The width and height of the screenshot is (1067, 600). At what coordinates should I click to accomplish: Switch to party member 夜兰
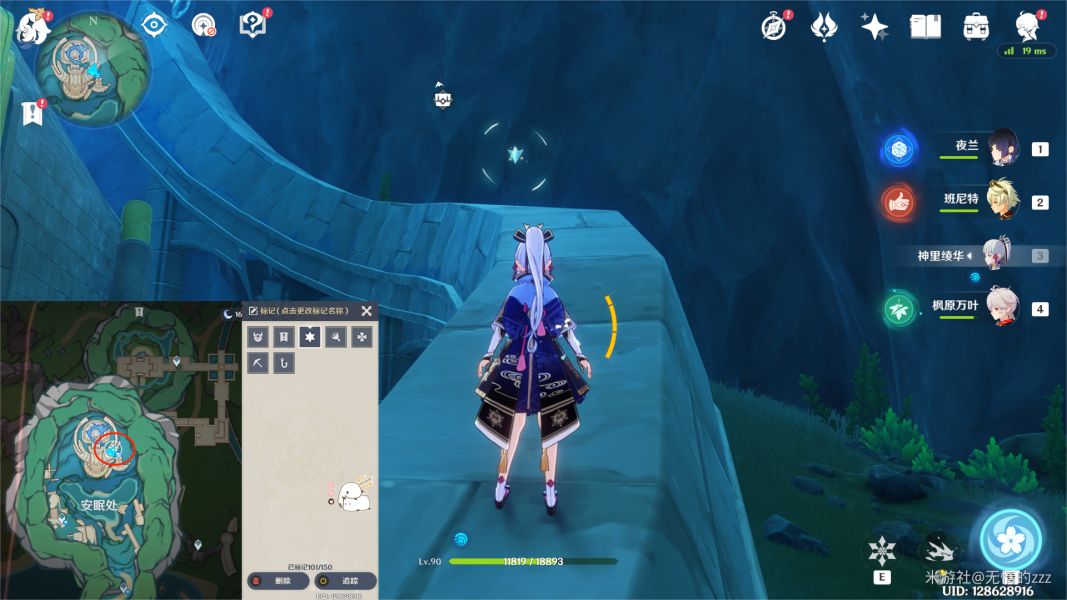pyautogui.click(x=1002, y=148)
